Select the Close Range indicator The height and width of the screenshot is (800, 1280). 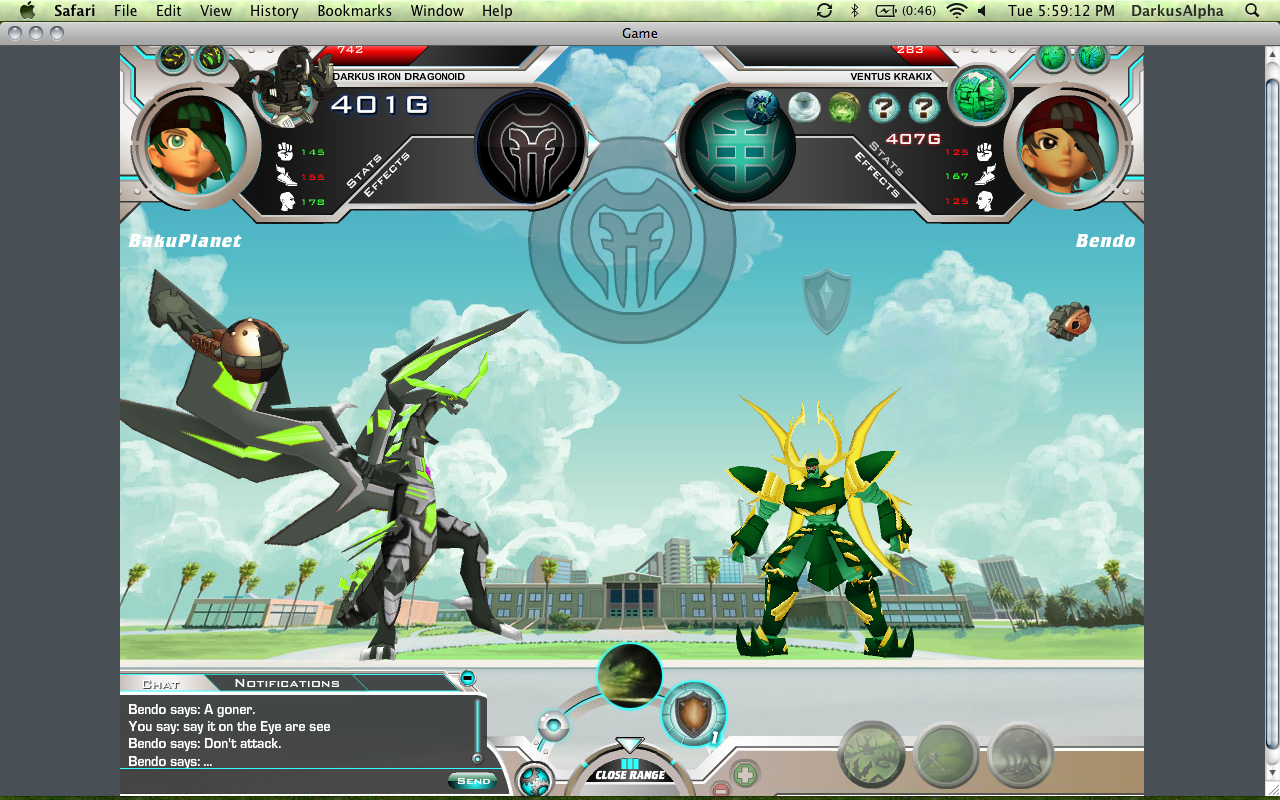(630, 774)
